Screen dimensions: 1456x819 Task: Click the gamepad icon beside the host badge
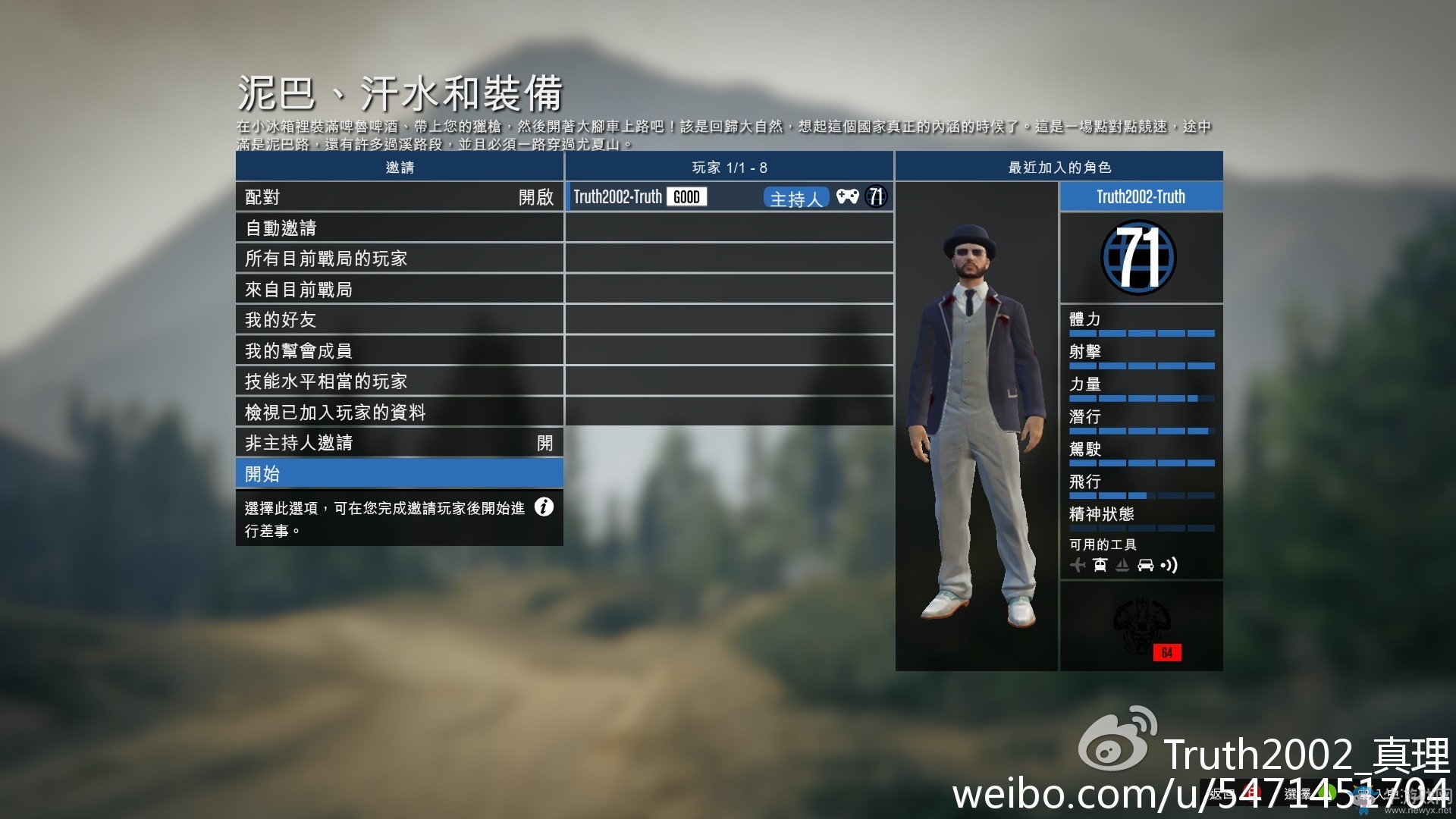coord(847,197)
